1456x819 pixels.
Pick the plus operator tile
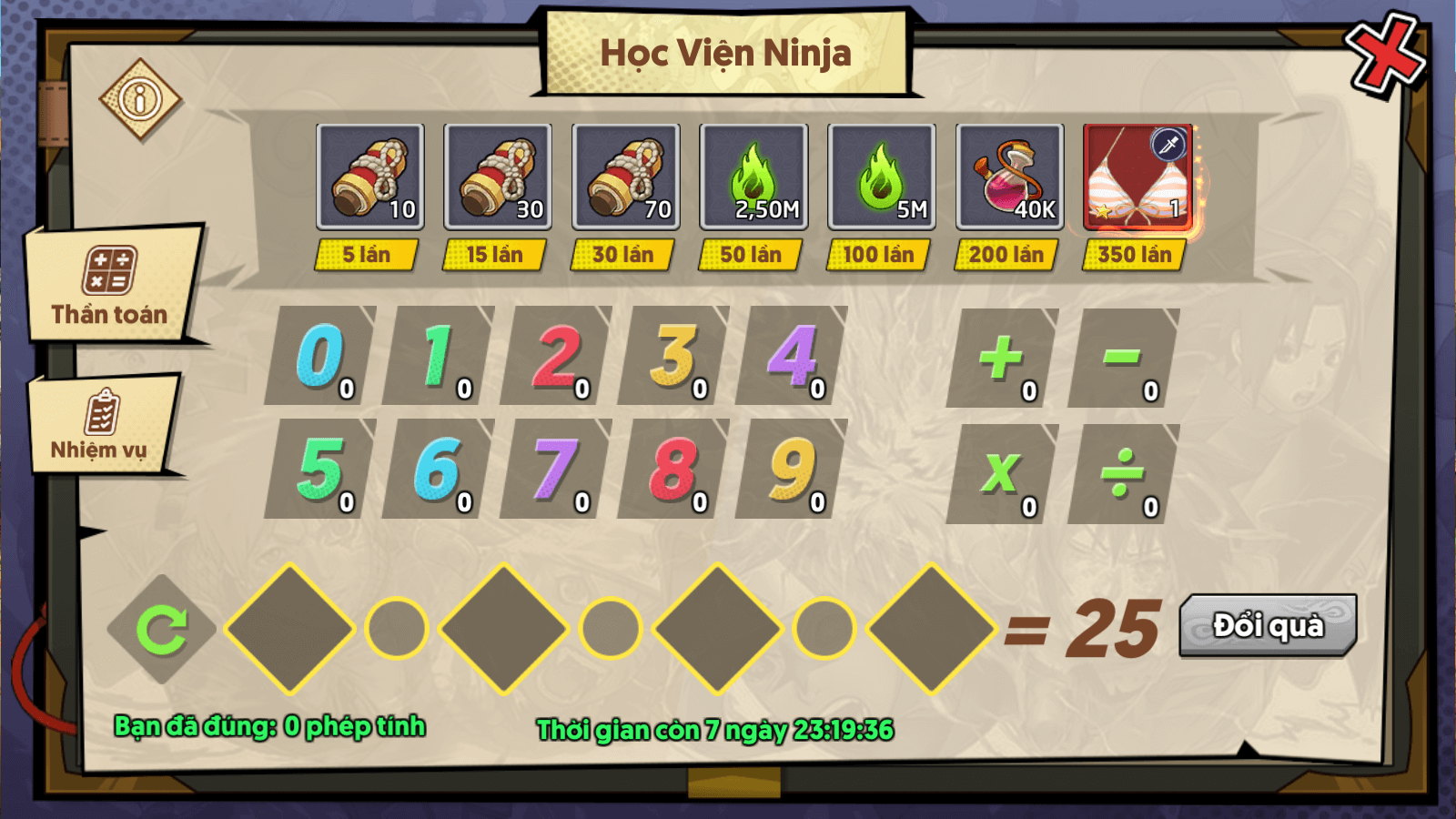pos(1001,358)
